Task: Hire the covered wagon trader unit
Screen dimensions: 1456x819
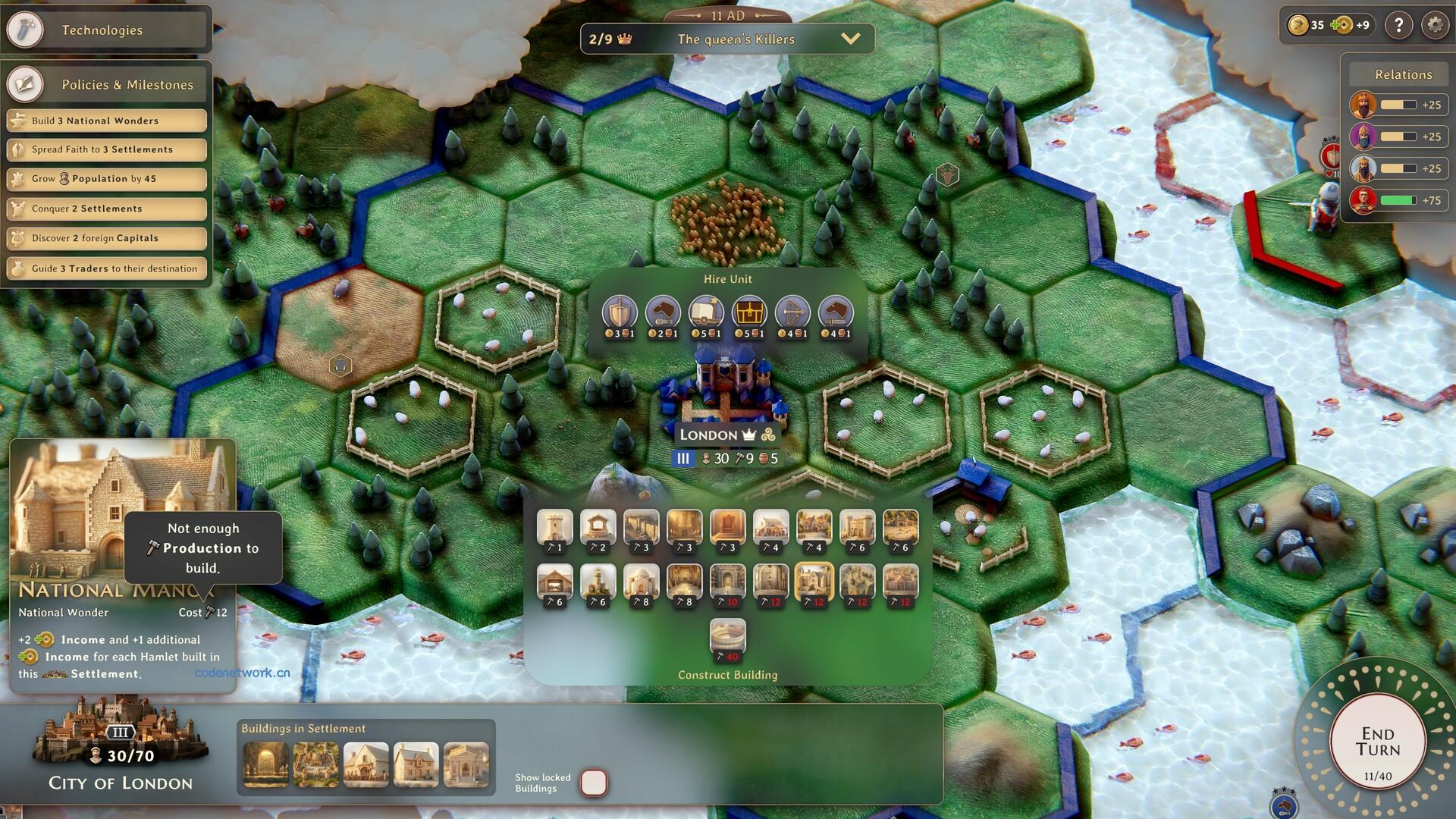Action: [x=705, y=315]
